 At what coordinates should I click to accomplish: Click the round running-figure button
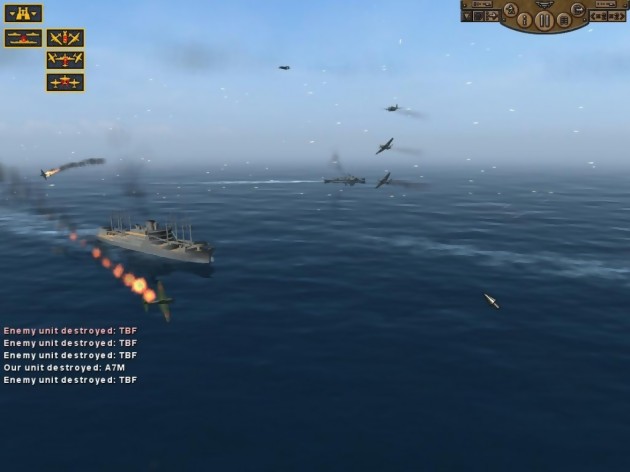[511, 9]
